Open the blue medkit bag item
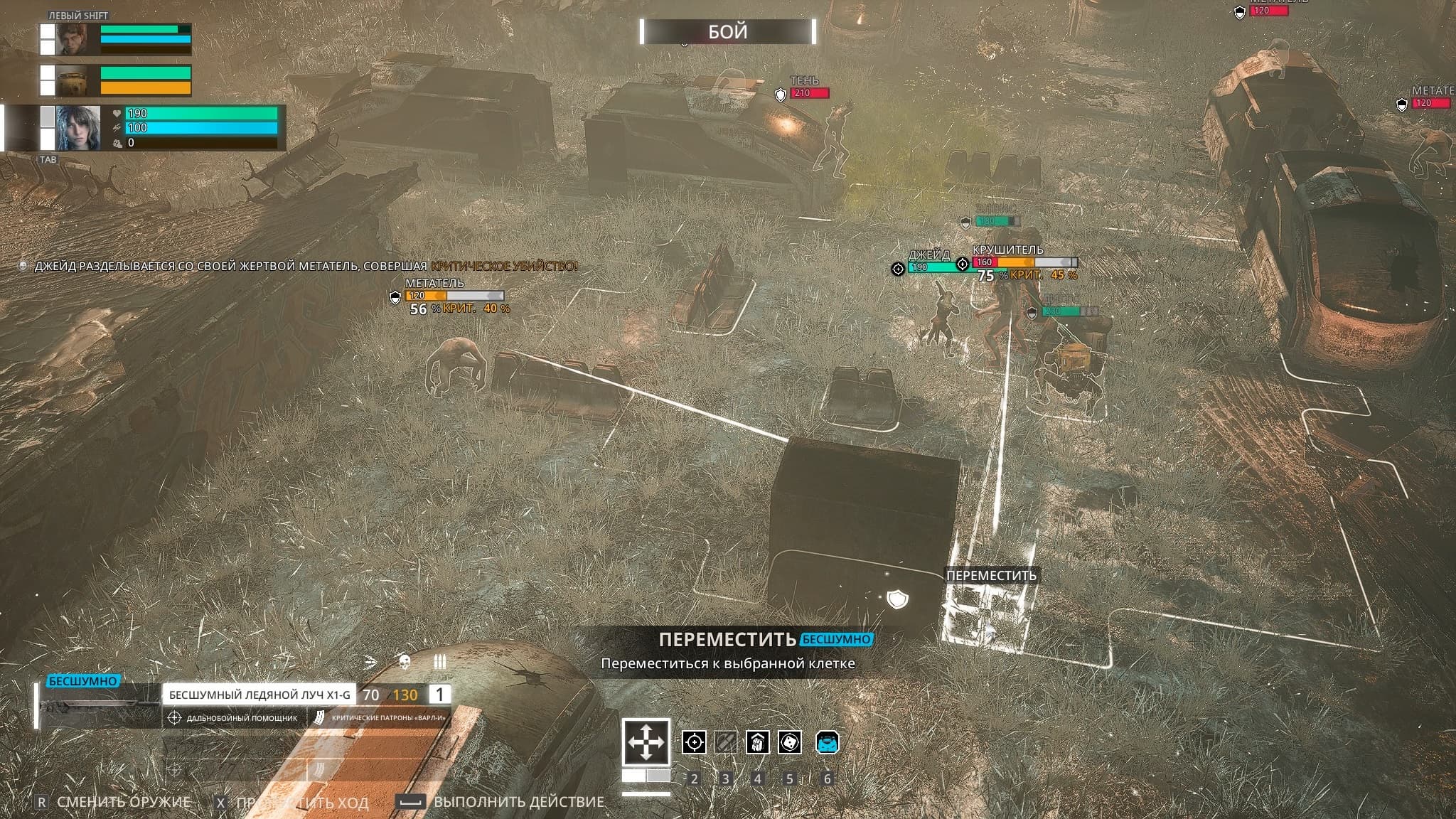Screen dimensions: 1456x819 pyautogui.click(x=827, y=742)
